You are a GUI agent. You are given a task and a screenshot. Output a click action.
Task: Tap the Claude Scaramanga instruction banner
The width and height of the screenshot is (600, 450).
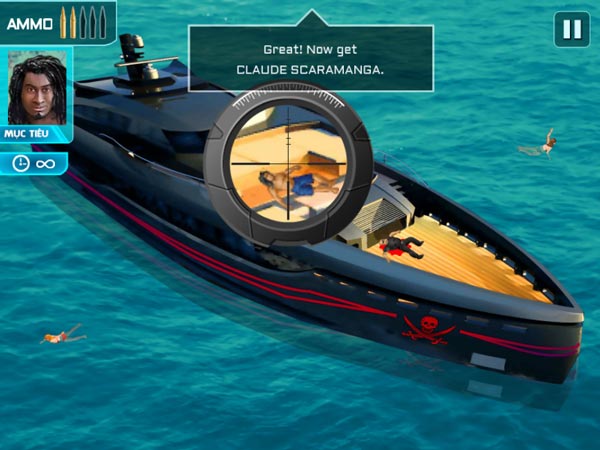(311, 59)
